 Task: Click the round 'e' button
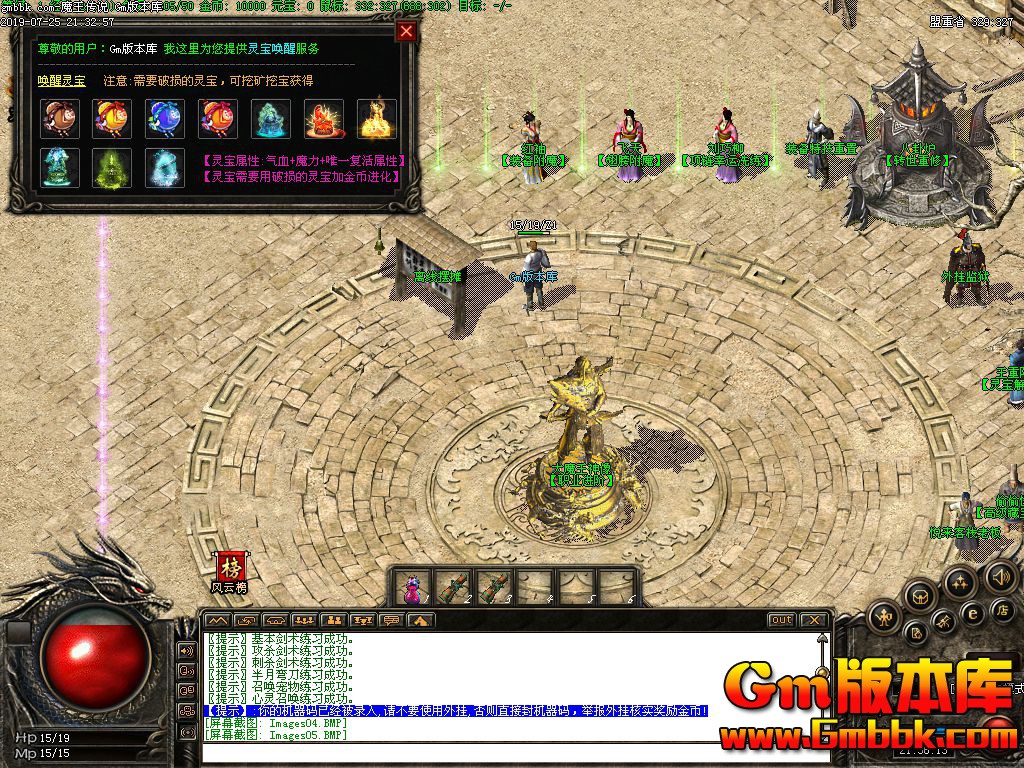pyautogui.click(x=972, y=613)
